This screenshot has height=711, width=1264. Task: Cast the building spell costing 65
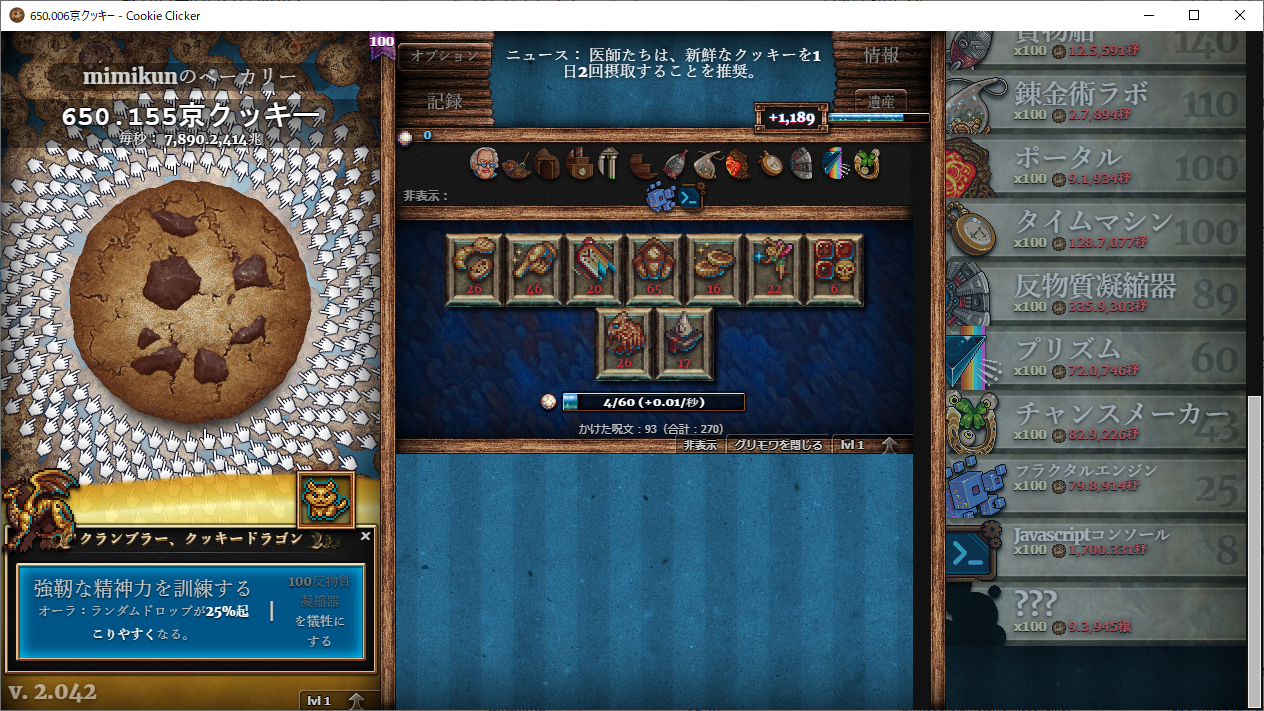[654, 269]
